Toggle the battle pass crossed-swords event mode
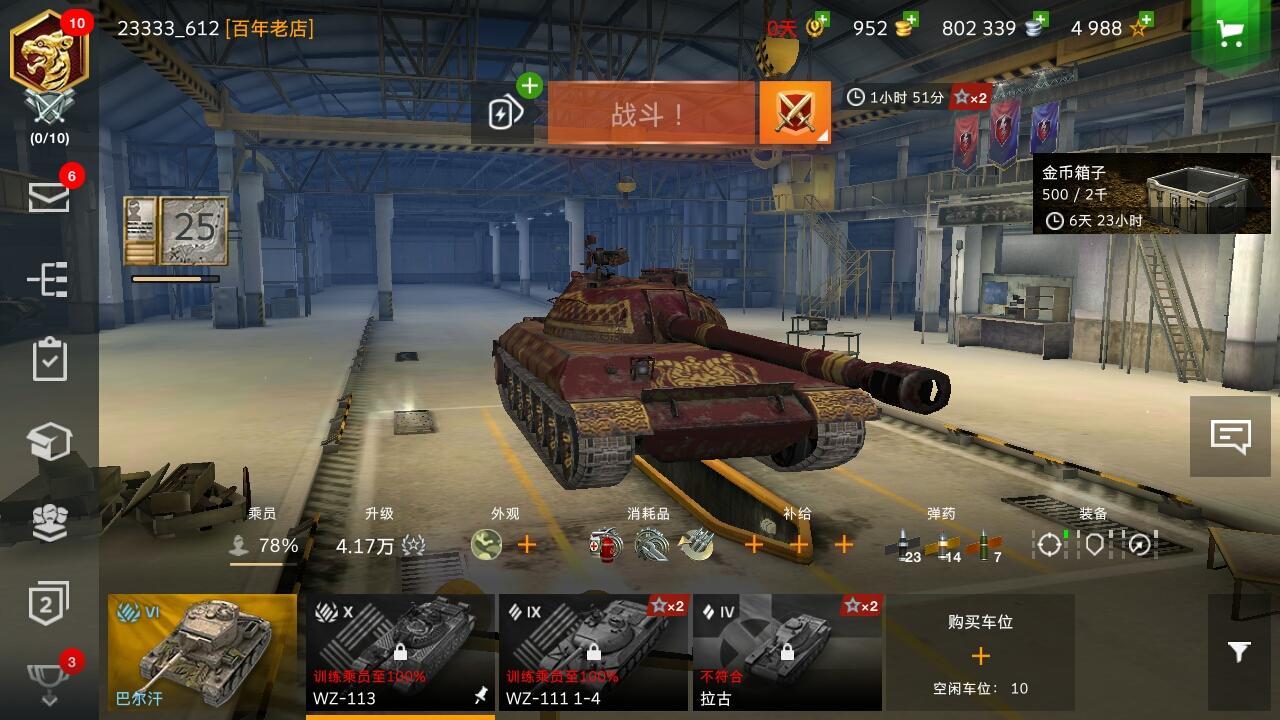 [x=793, y=112]
